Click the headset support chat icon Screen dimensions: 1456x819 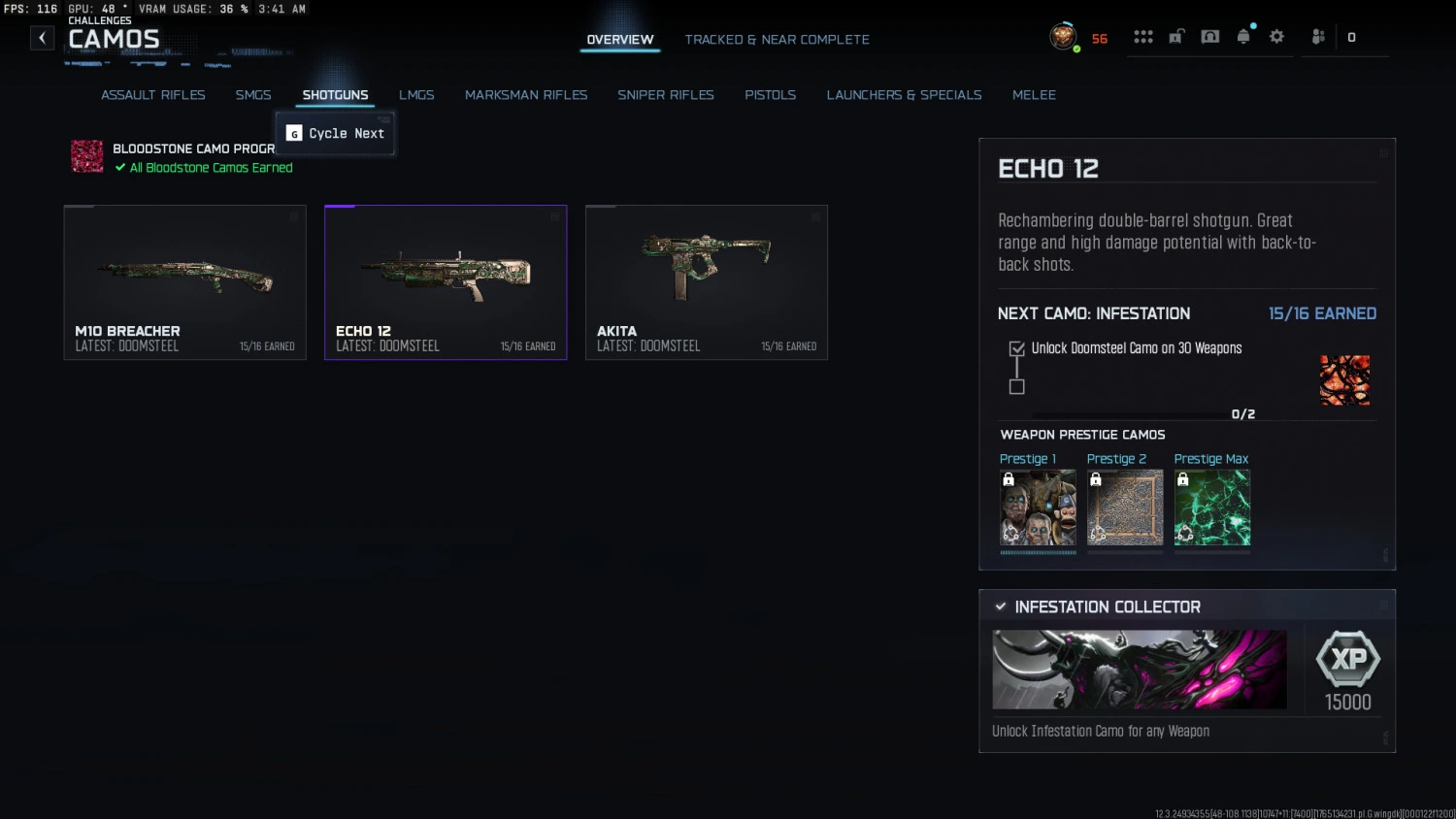(x=1209, y=37)
